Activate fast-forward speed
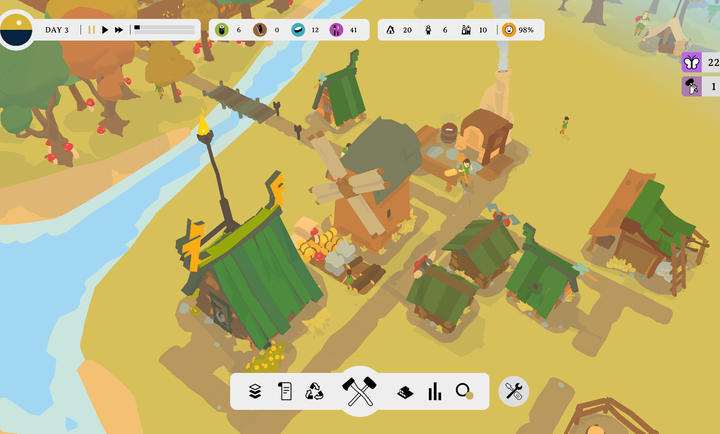The image size is (720, 434). [x=119, y=30]
